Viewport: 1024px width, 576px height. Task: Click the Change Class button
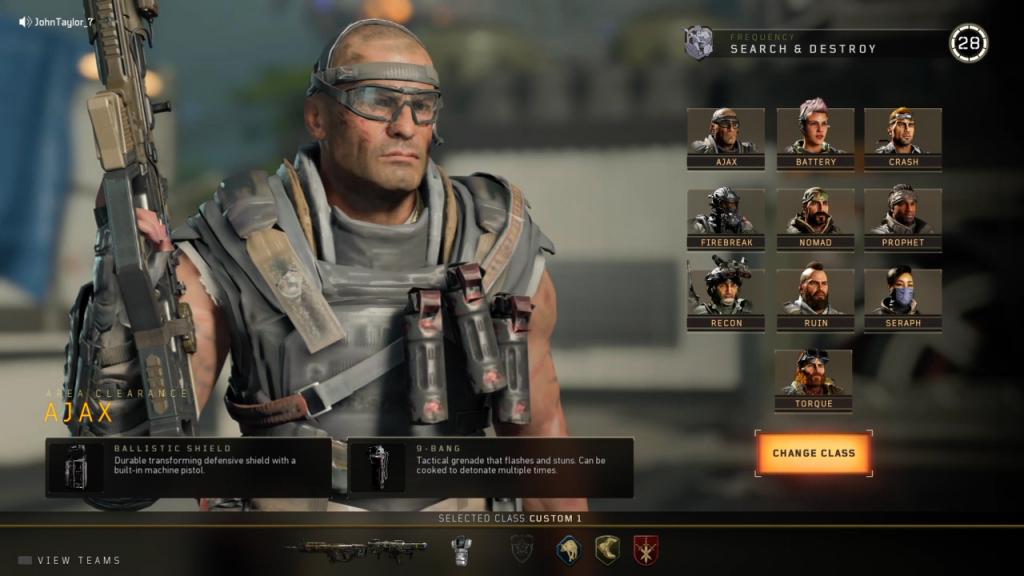click(x=813, y=454)
